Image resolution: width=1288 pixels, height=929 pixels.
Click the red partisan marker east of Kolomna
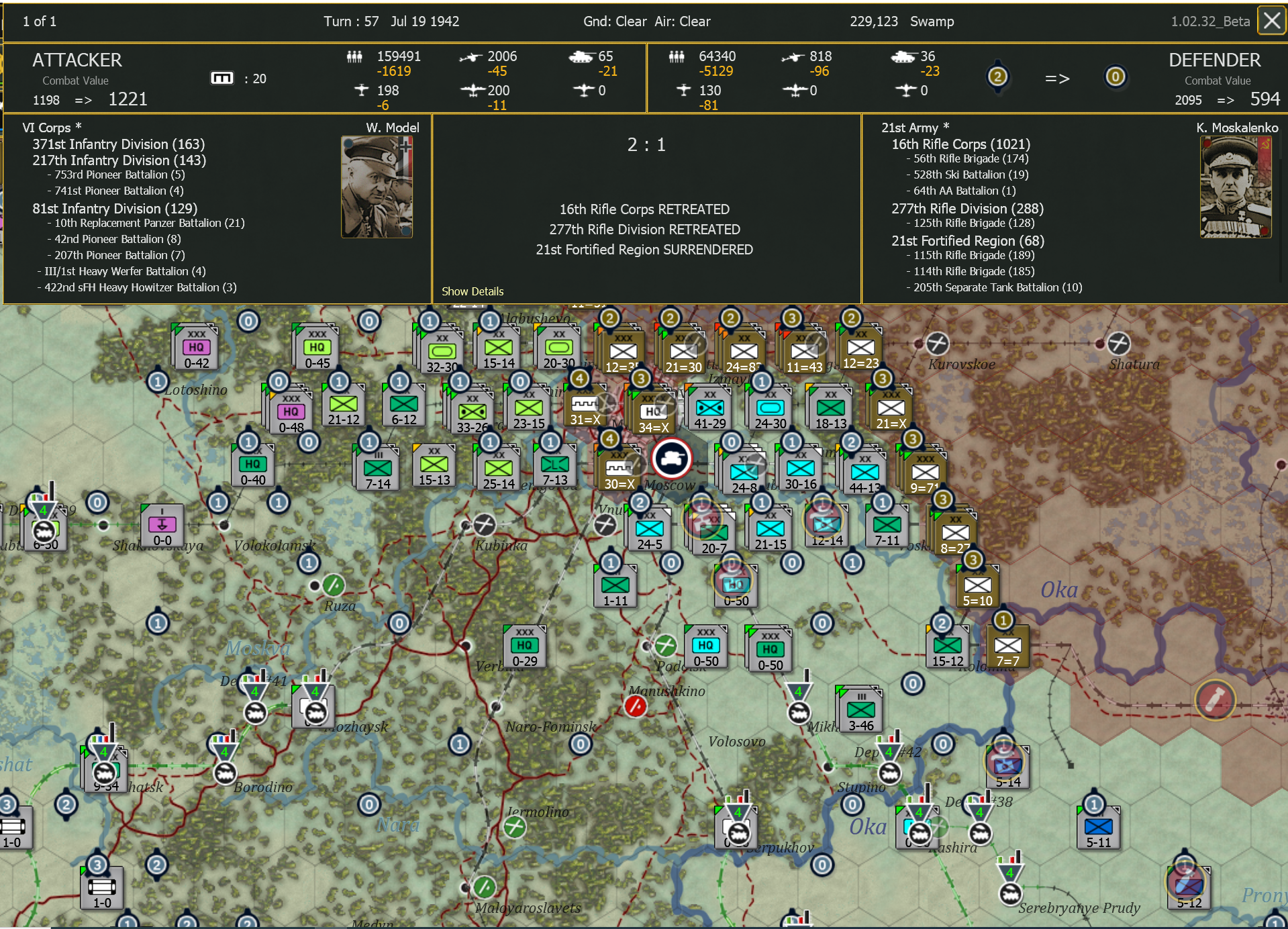pyautogui.click(x=1215, y=699)
